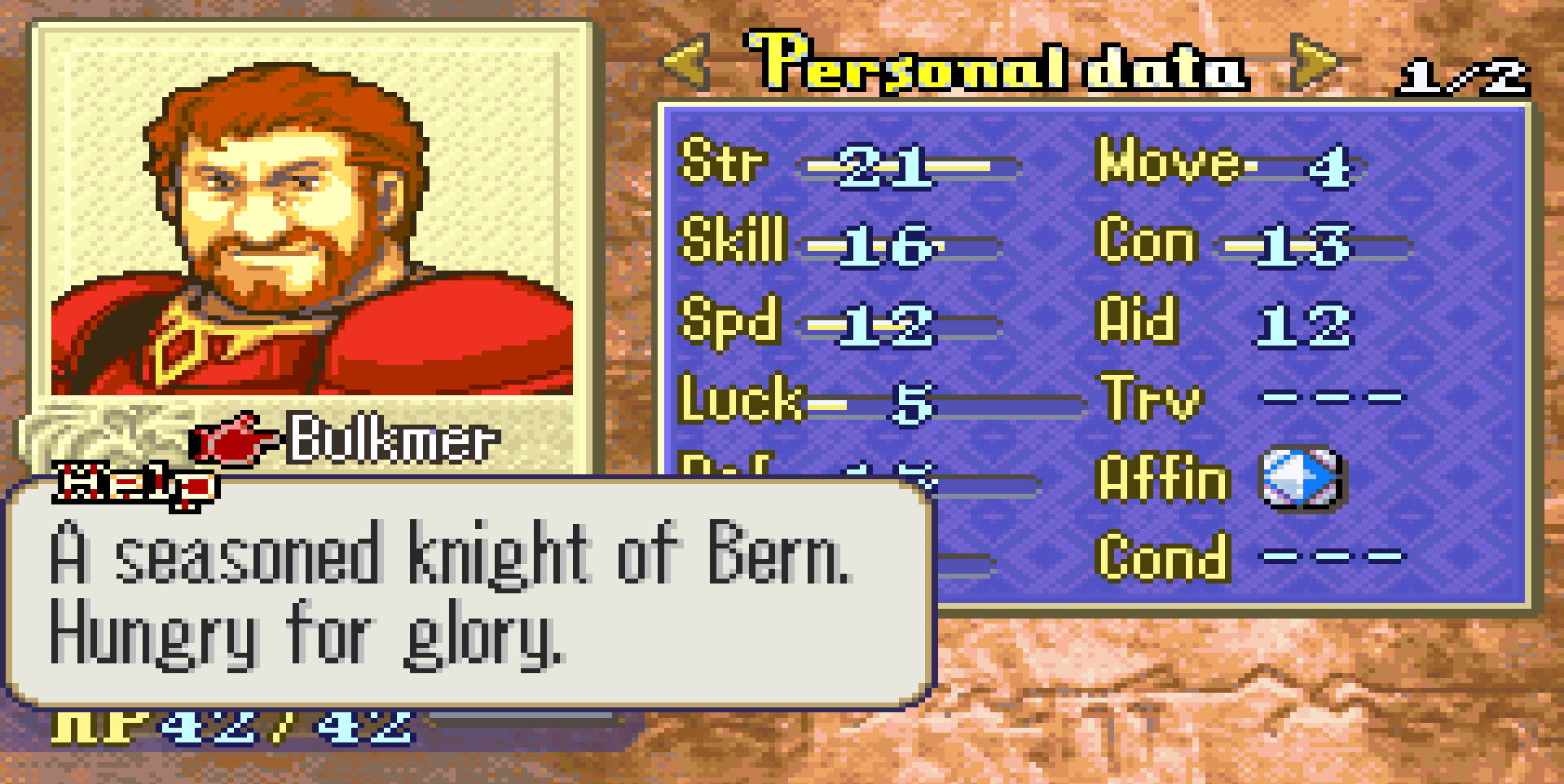This screenshot has height=784, width=1564.
Task: Select the Bulkmer name label
Action: [392, 440]
